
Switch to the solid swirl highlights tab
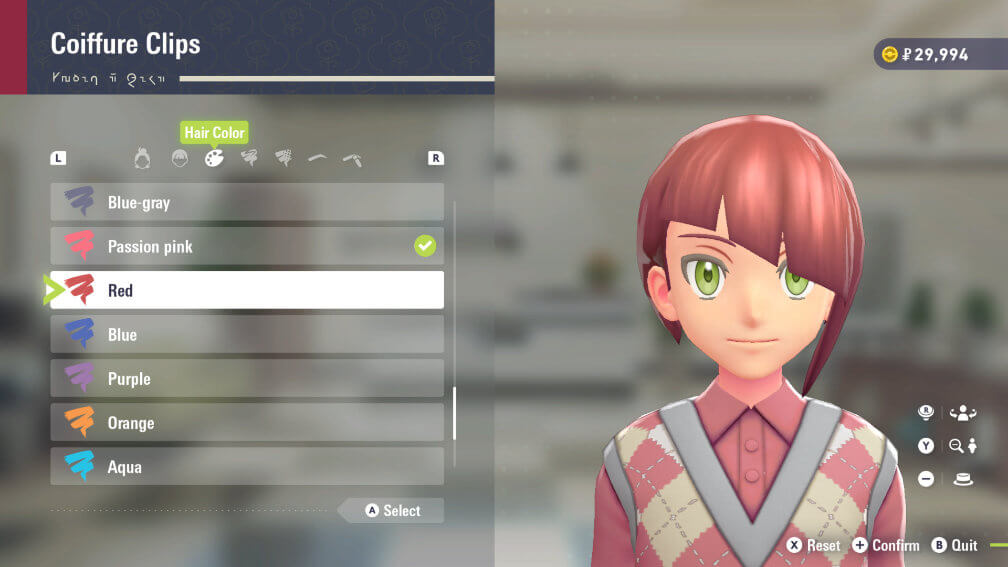(x=249, y=158)
